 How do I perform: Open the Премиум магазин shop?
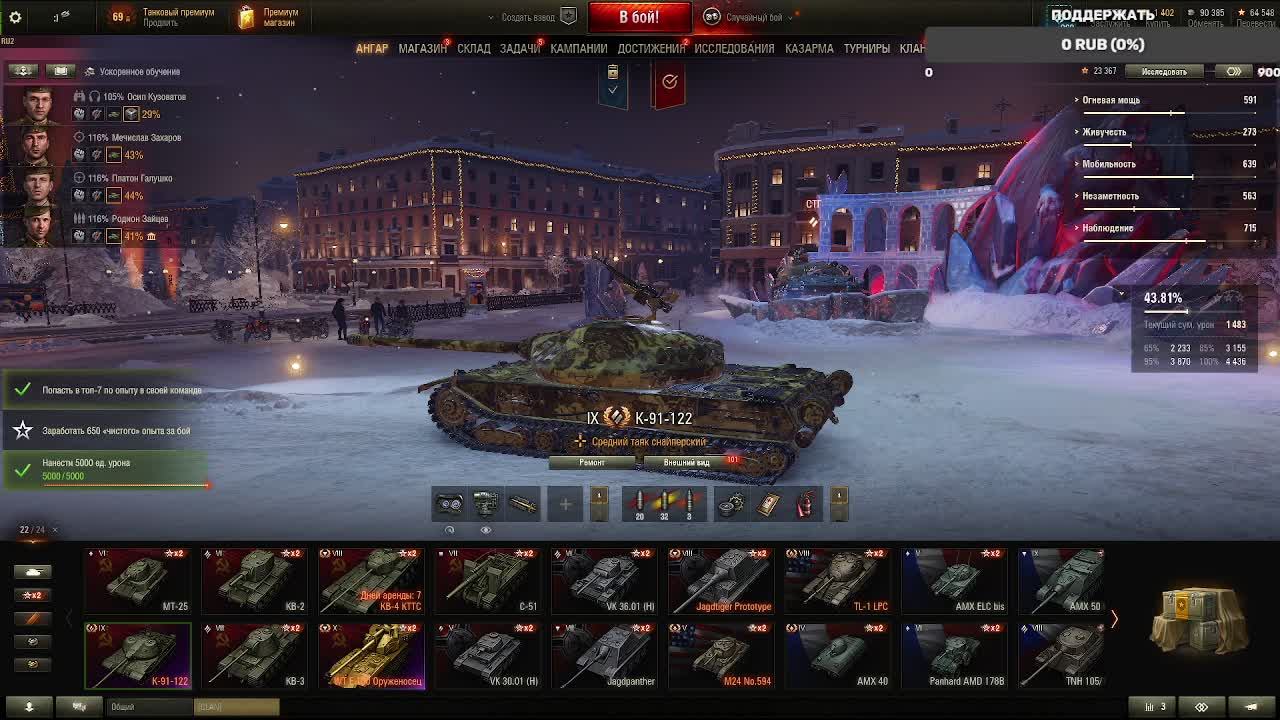pyautogui.click(x=270, y=17)
